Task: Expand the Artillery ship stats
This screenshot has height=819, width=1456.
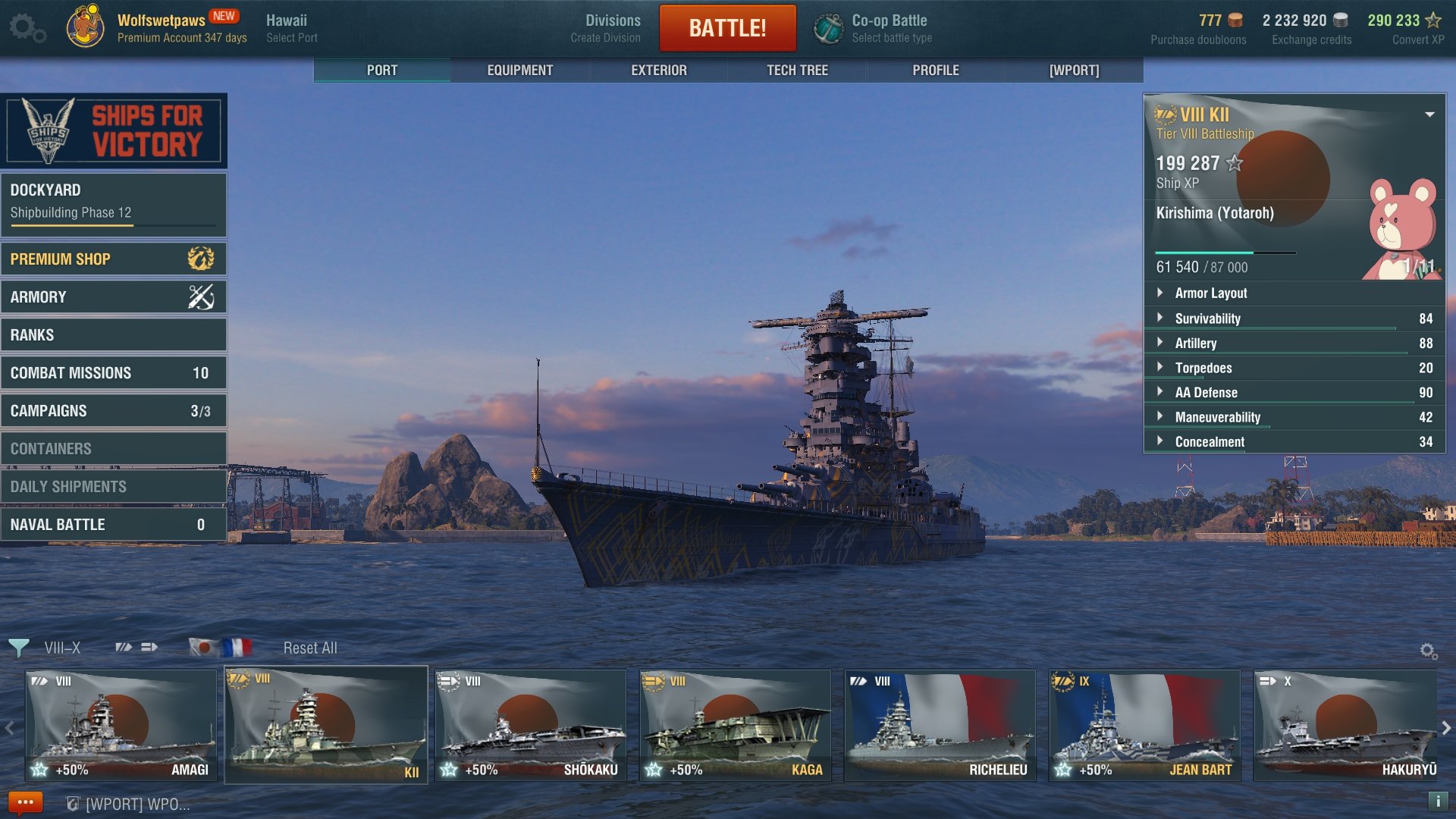Action: tap(1196, 344)
